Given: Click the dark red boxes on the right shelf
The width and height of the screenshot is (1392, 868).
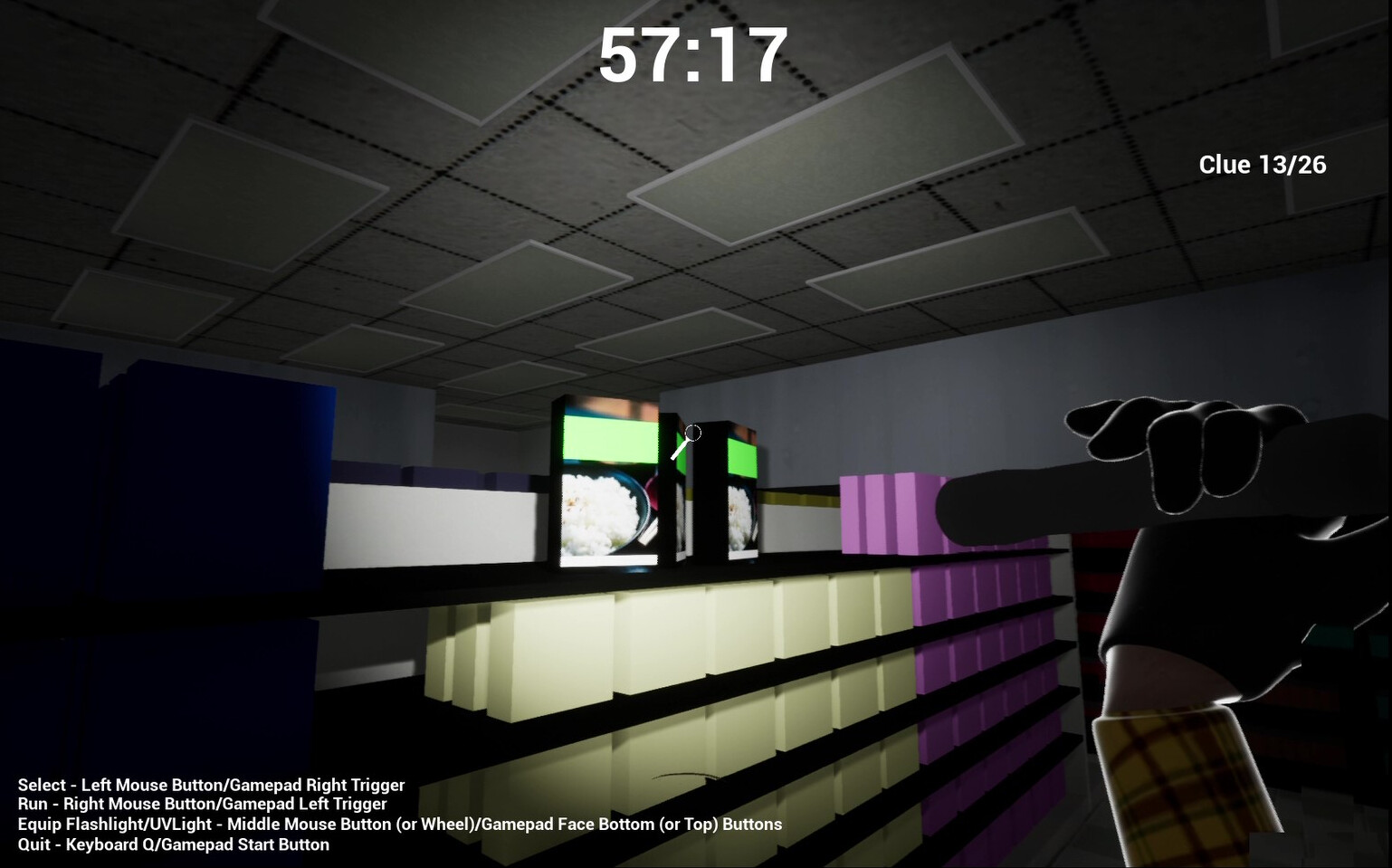Looking at the screenshot, I should click(x=1095, y=579).
